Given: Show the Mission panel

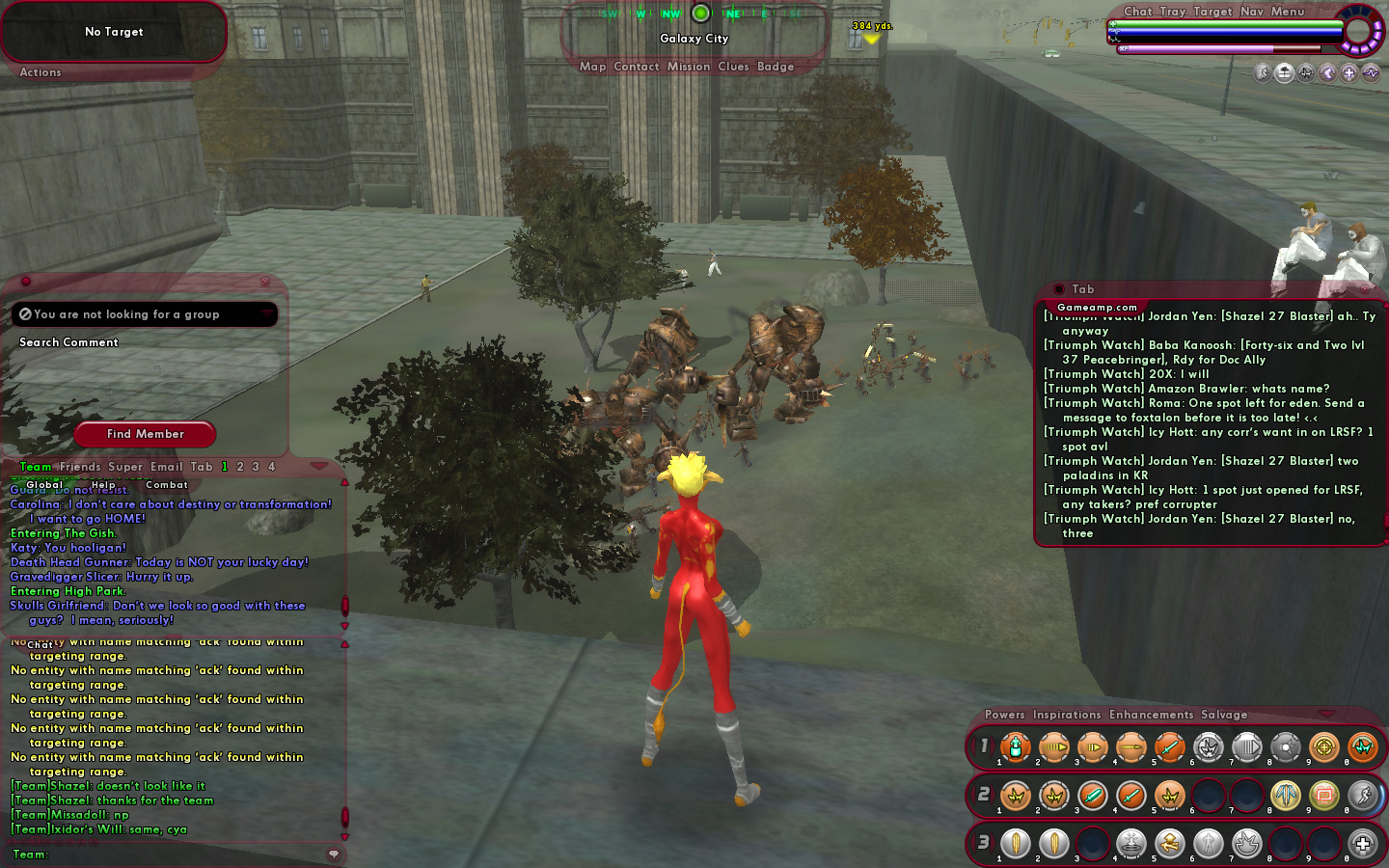Looking at the screenshot, I should coord(688,67).
